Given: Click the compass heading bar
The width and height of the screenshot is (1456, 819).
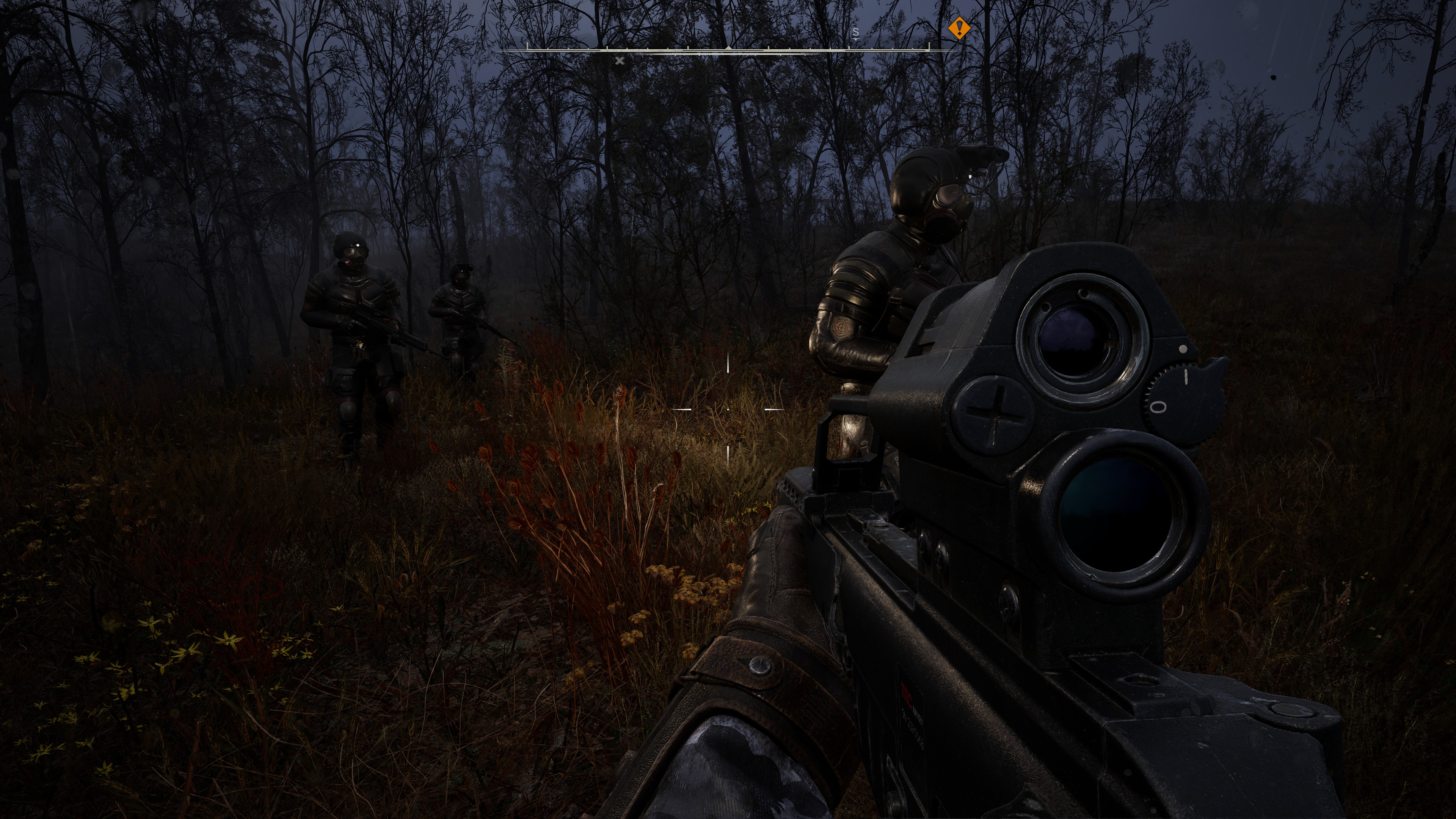Looking at the screenshot, I should coord(728,50).
